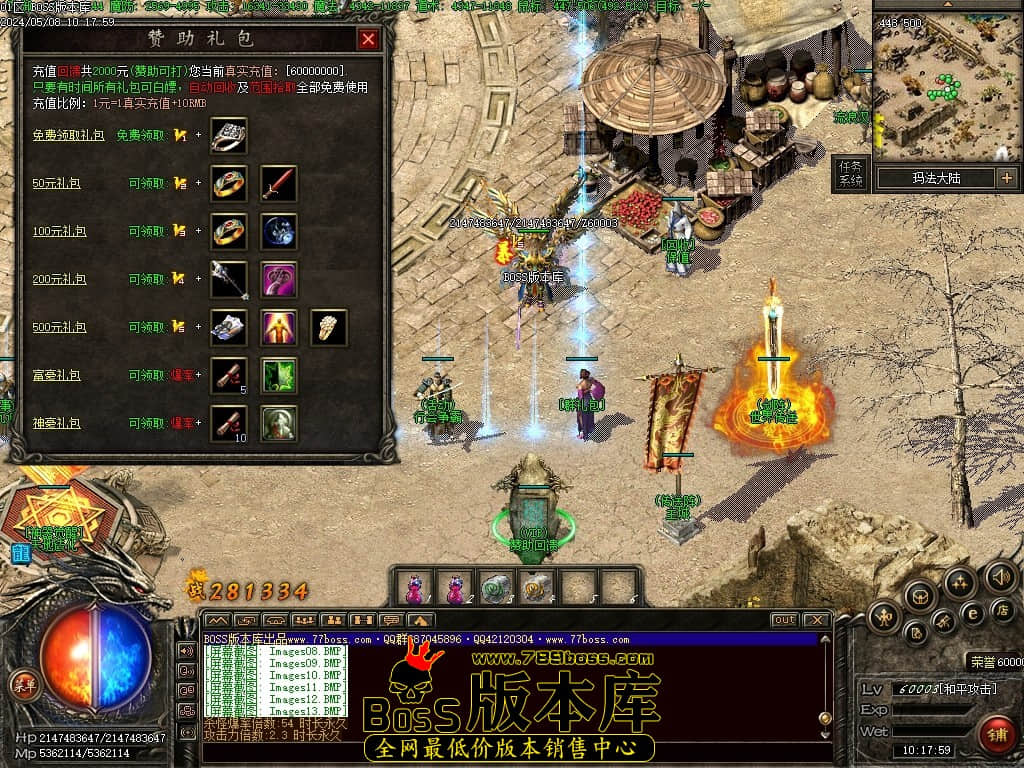Expand the minimap with the plus button
This screenshot has width=1024, height=768.
(x=1006, y=178)
